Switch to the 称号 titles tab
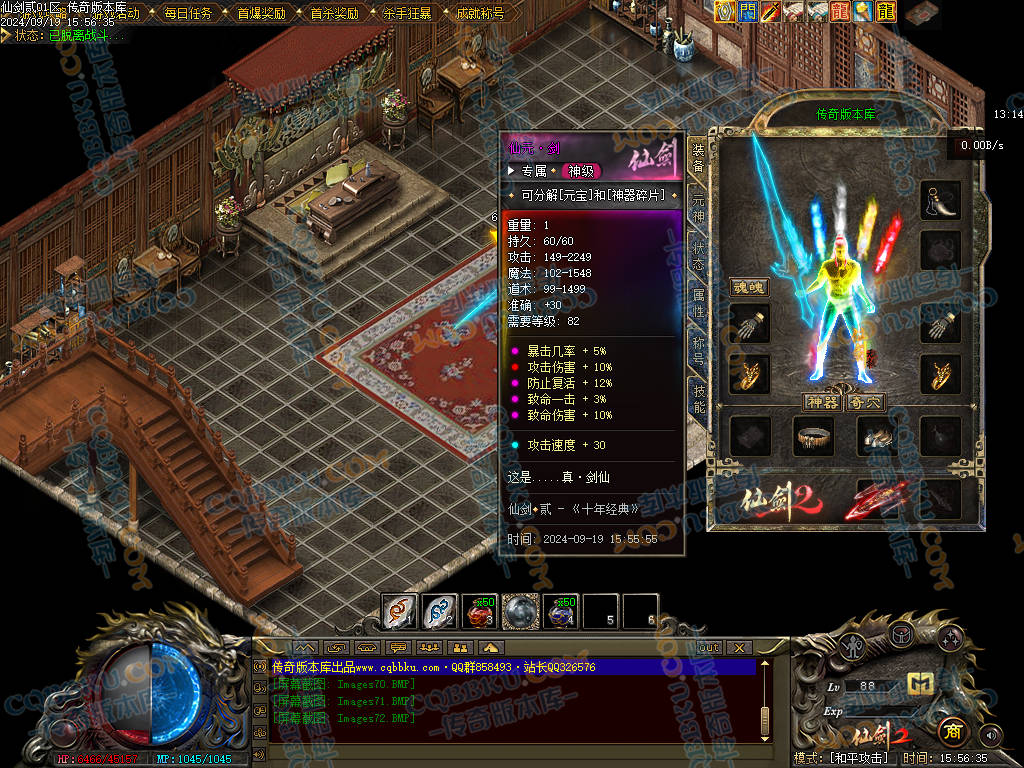Screen dimensions: 1024x768 click(698, 349)
